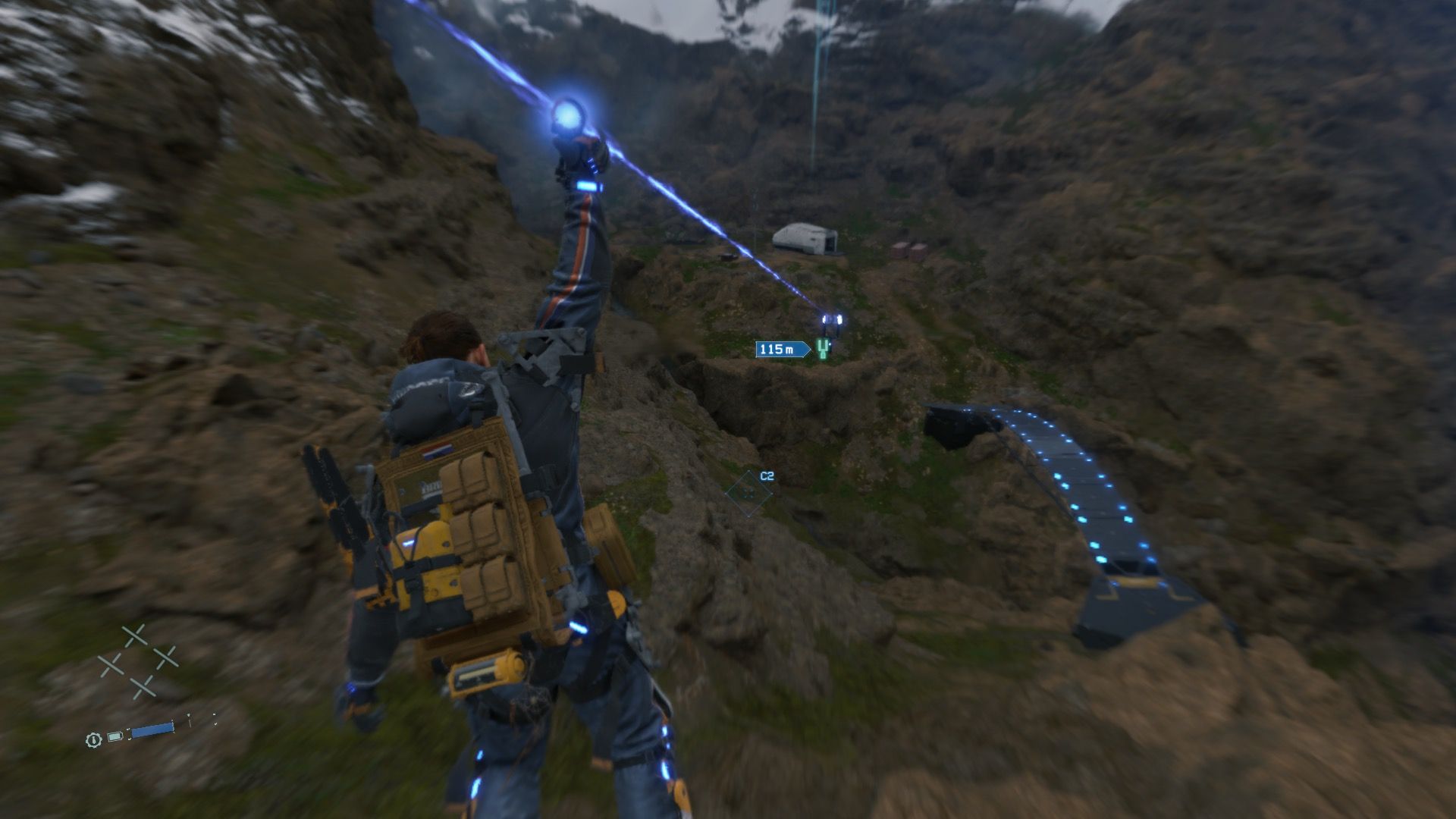Click the blue stamina bar in the HUD
This screenshot has height=819, width=1456.
152,730
